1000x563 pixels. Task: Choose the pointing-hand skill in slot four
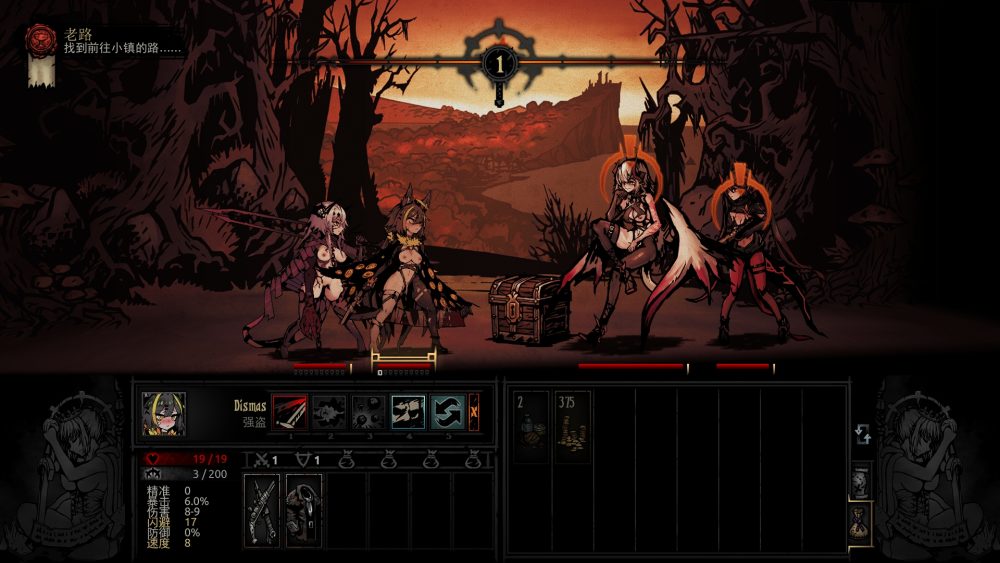coord(408,412)
